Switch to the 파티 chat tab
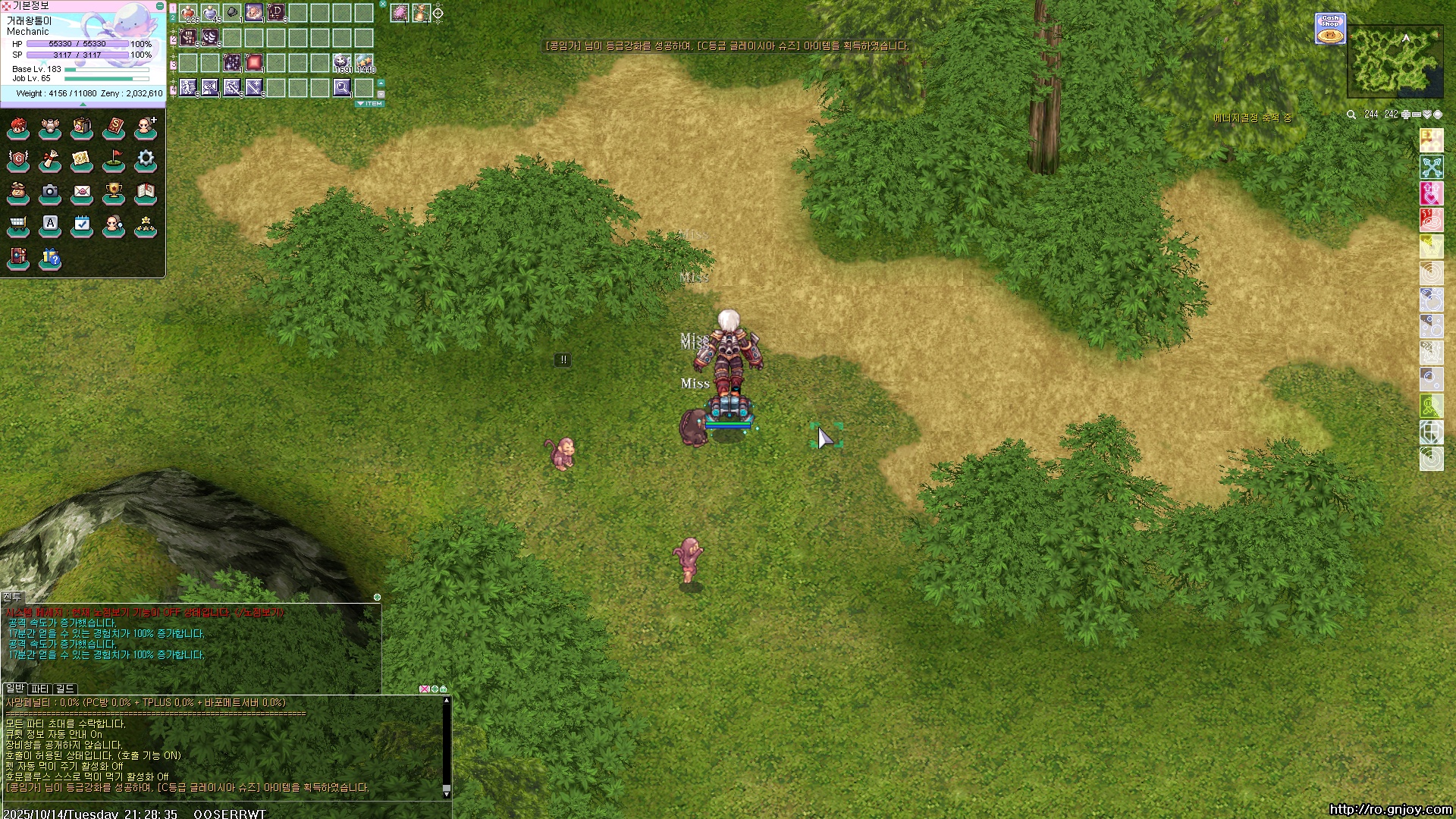This screenshot has height=819, width=1456. tap(39, 689)
